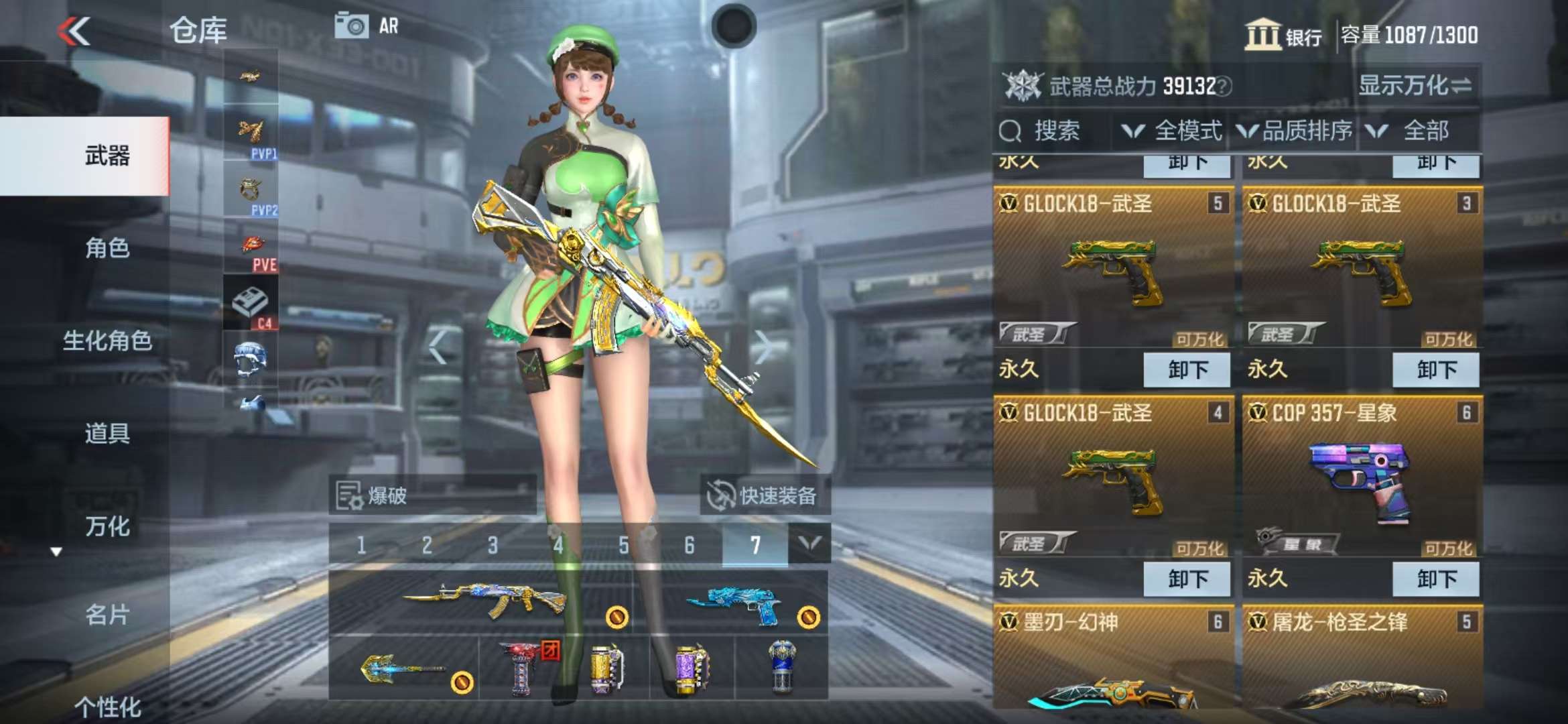Unequip the COP 357-星象 pistol
Screen dimensions: 1568x724
pos(1435,579)
